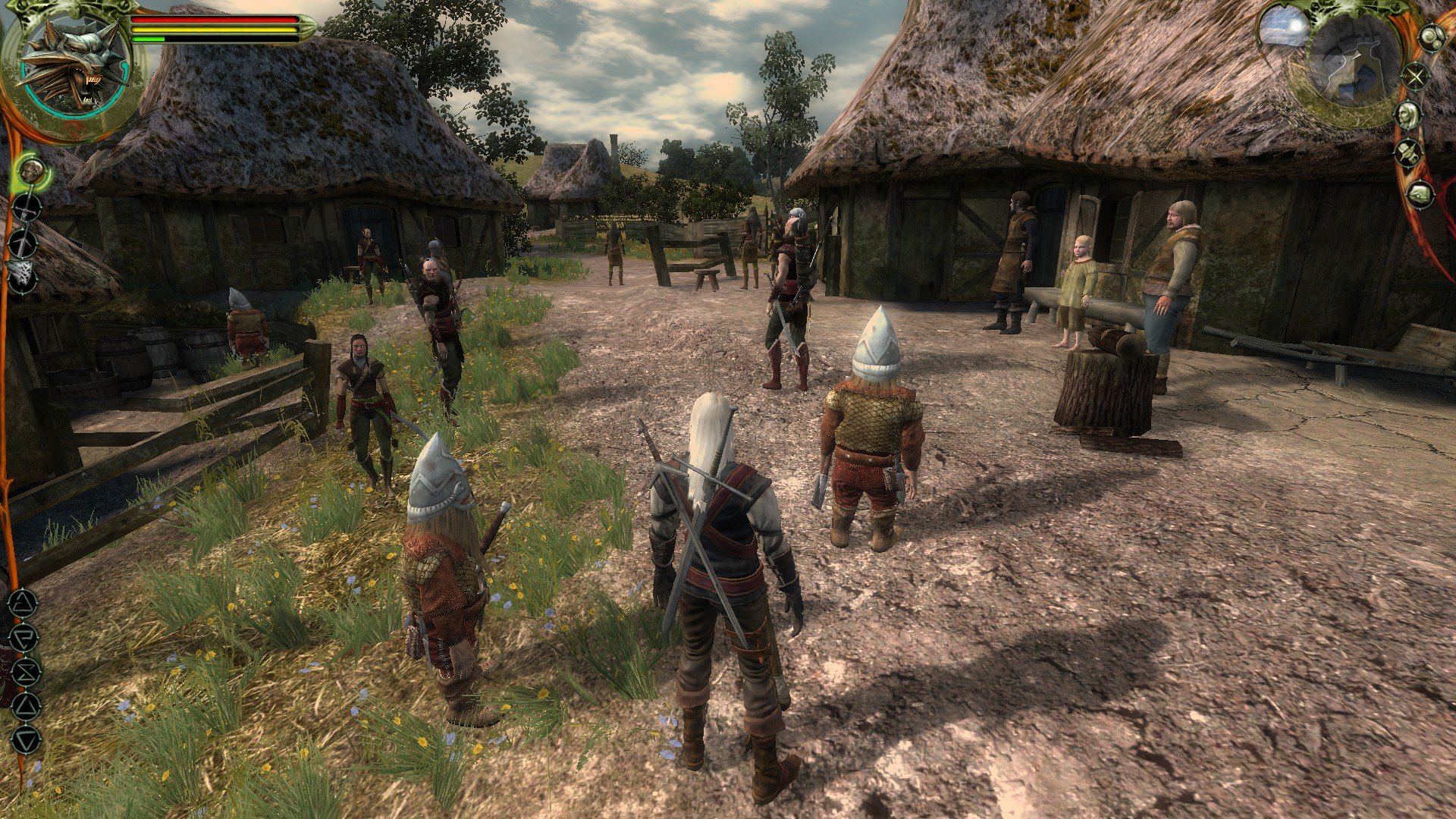
Task: Activate the upright triangle Igni sign
Action: (26, 706)
